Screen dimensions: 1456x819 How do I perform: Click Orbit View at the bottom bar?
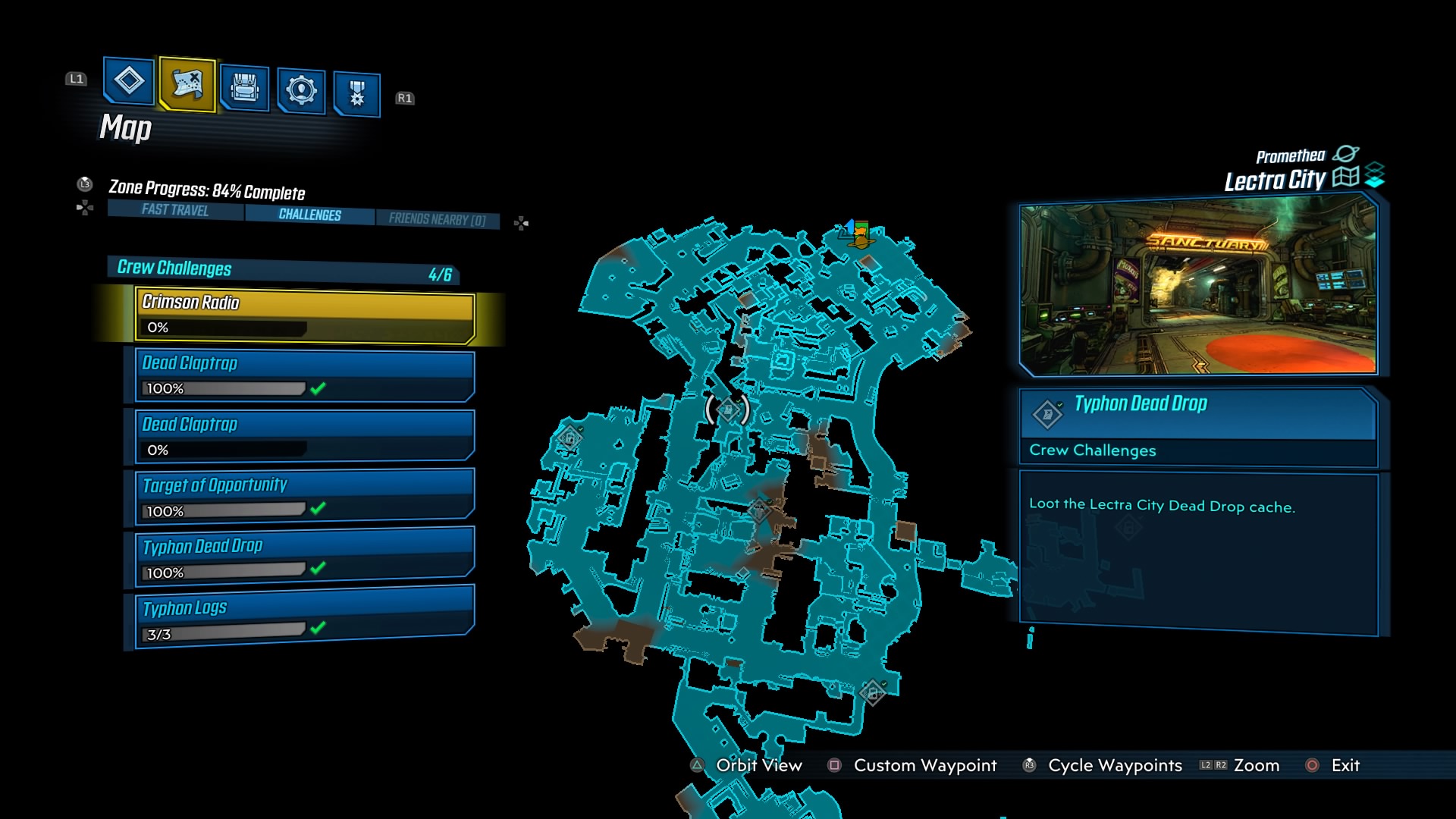758,765
